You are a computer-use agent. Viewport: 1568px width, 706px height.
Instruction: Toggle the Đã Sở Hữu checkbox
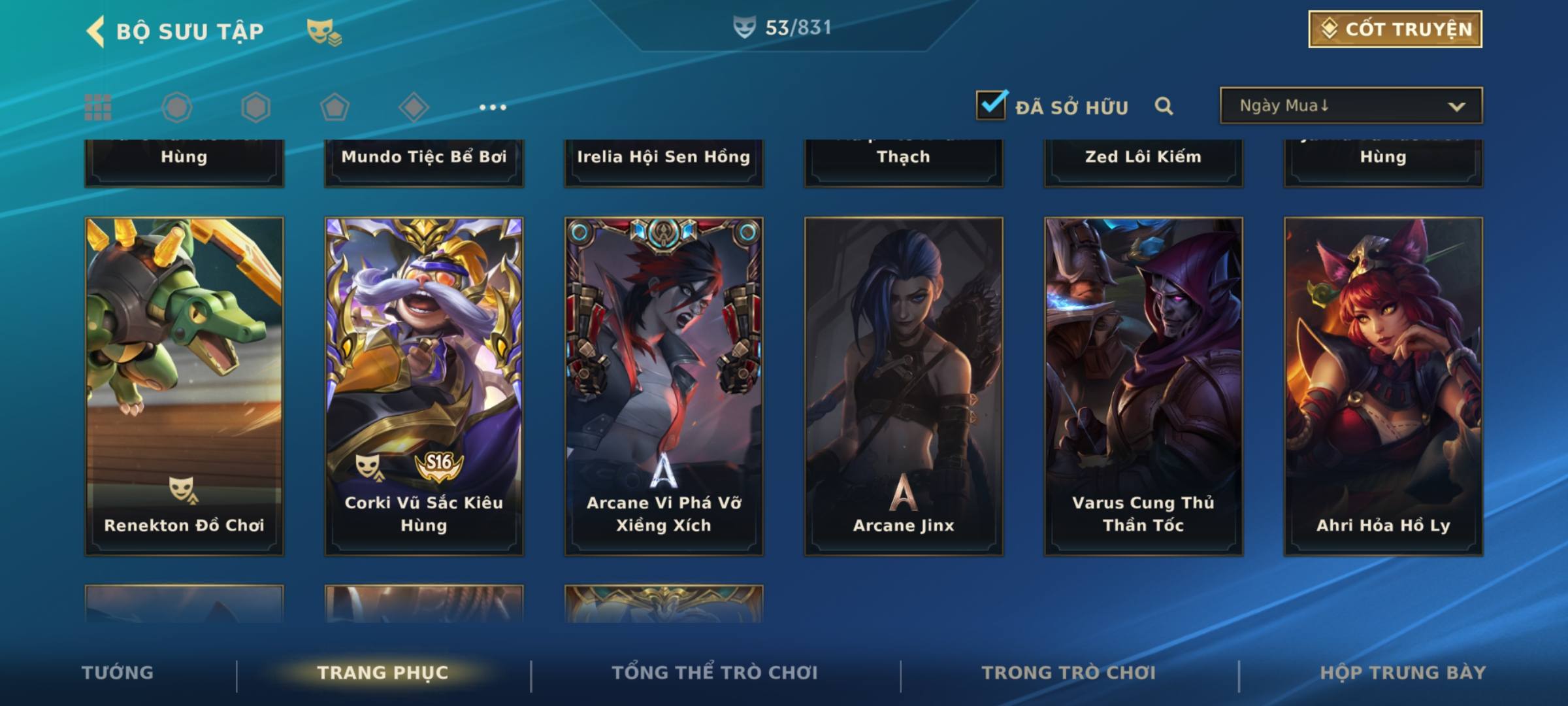991,106
